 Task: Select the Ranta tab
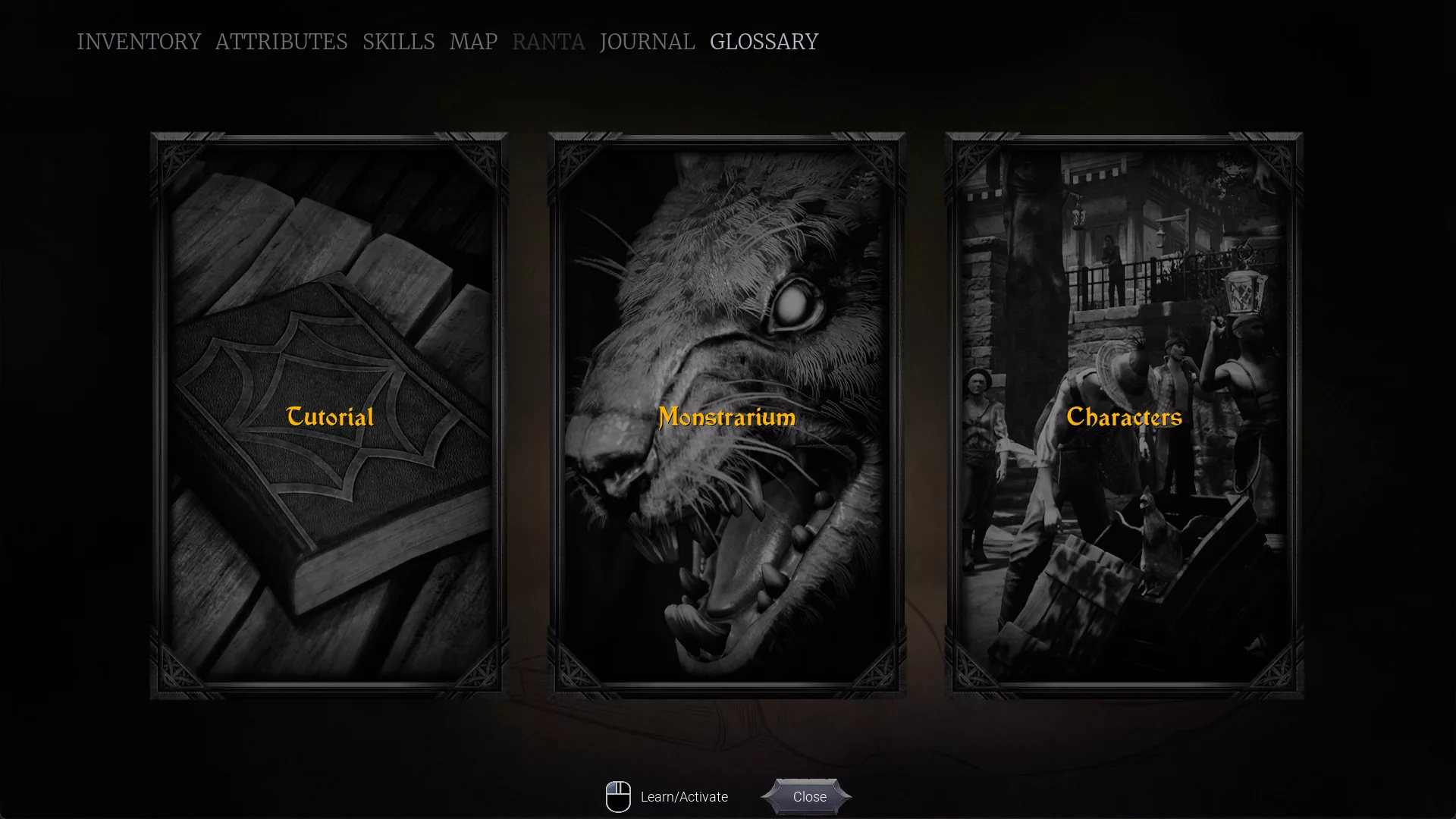click(548, 42)
